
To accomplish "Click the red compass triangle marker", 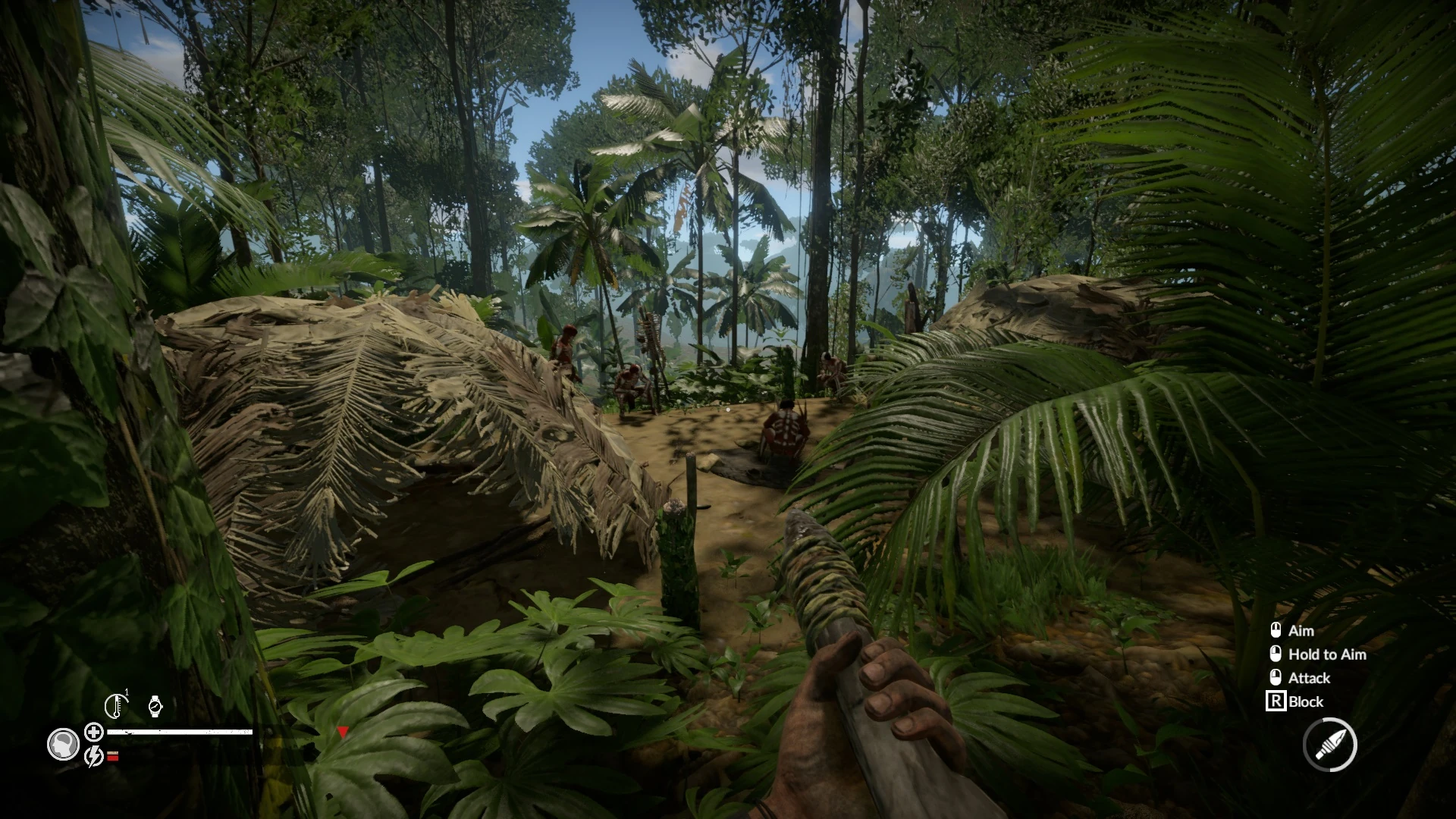I will tap(343, 732).
